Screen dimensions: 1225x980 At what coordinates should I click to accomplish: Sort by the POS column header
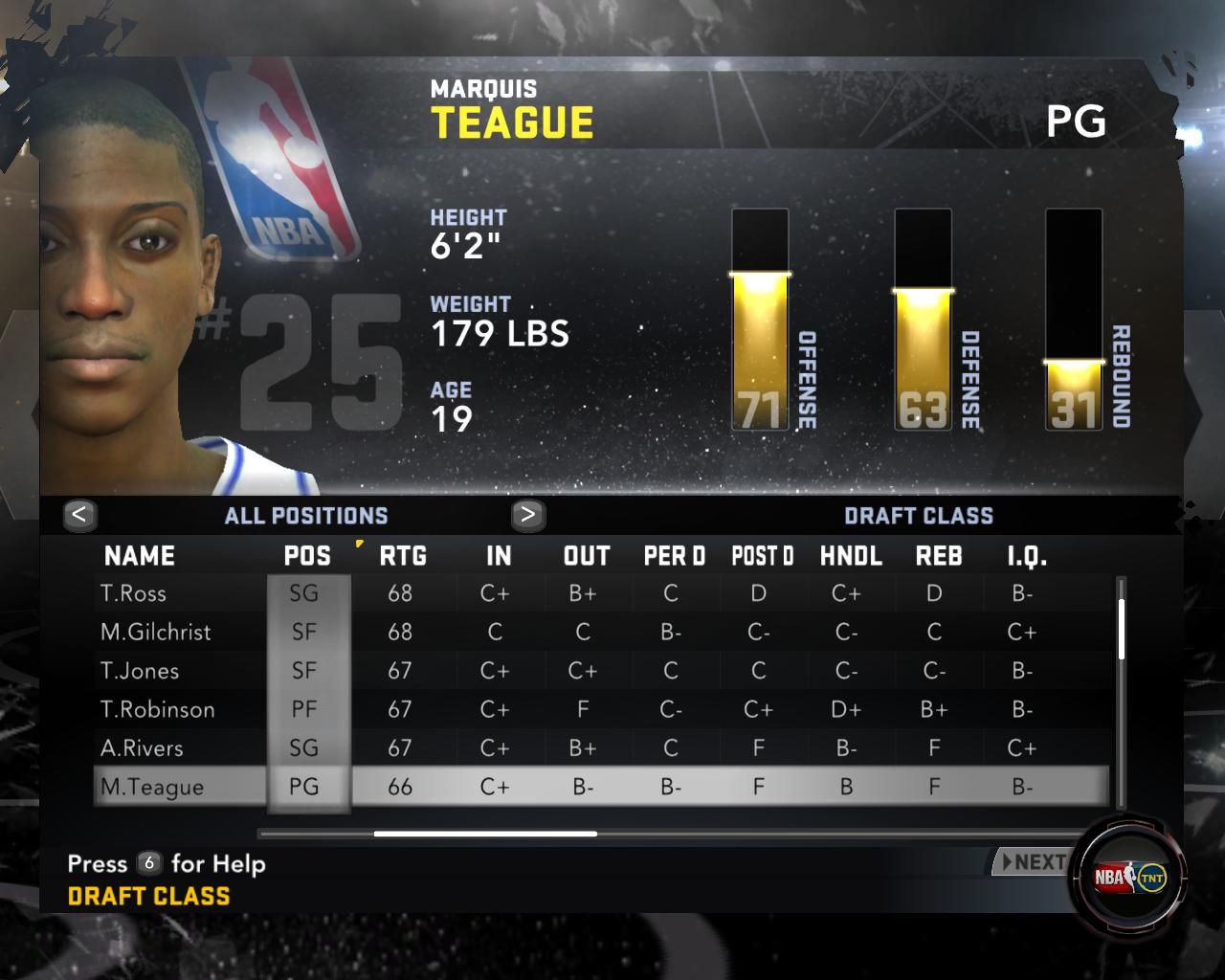[x=307, y=556]
